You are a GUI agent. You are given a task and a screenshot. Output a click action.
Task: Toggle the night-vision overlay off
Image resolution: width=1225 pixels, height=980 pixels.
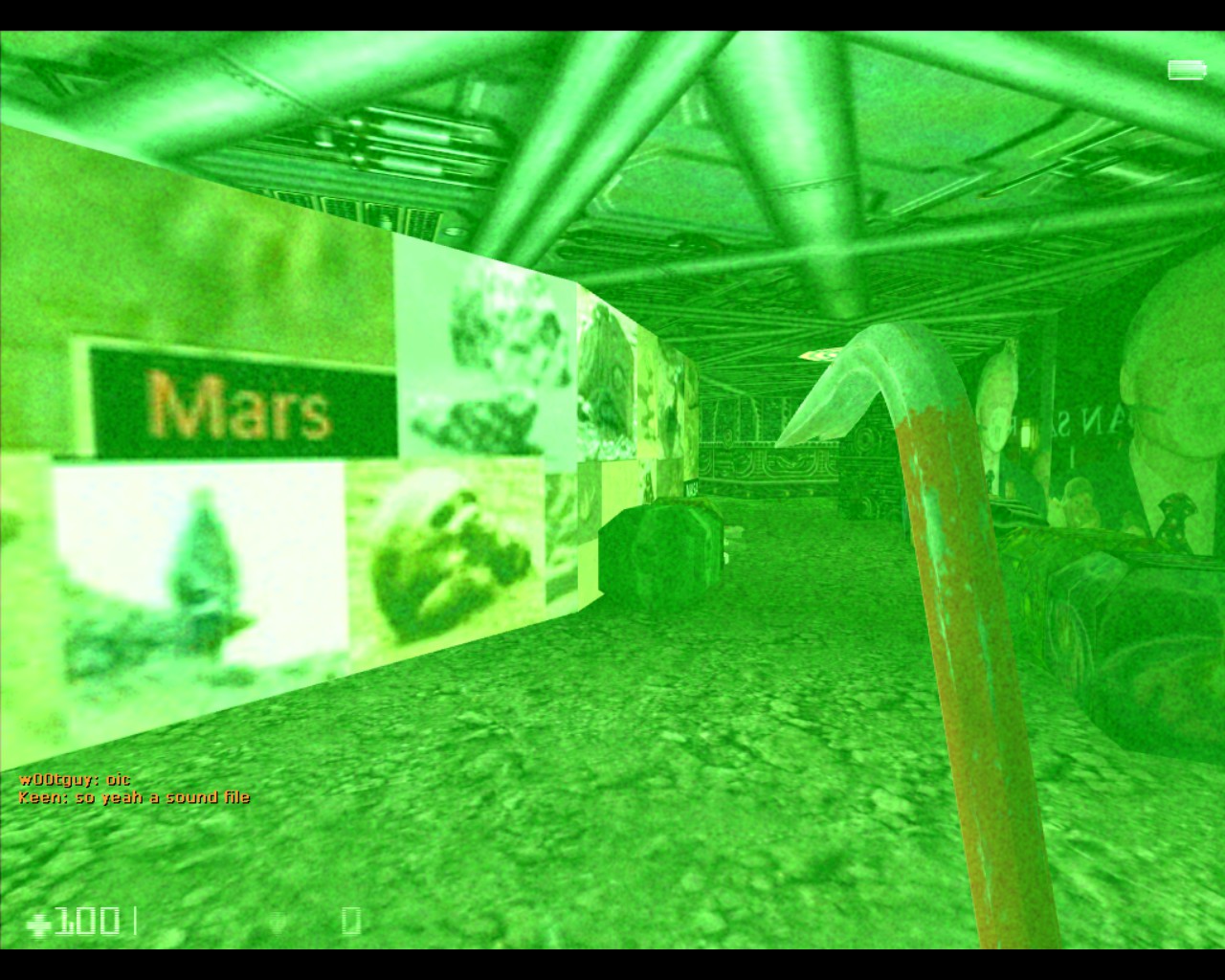pos(612,490)
